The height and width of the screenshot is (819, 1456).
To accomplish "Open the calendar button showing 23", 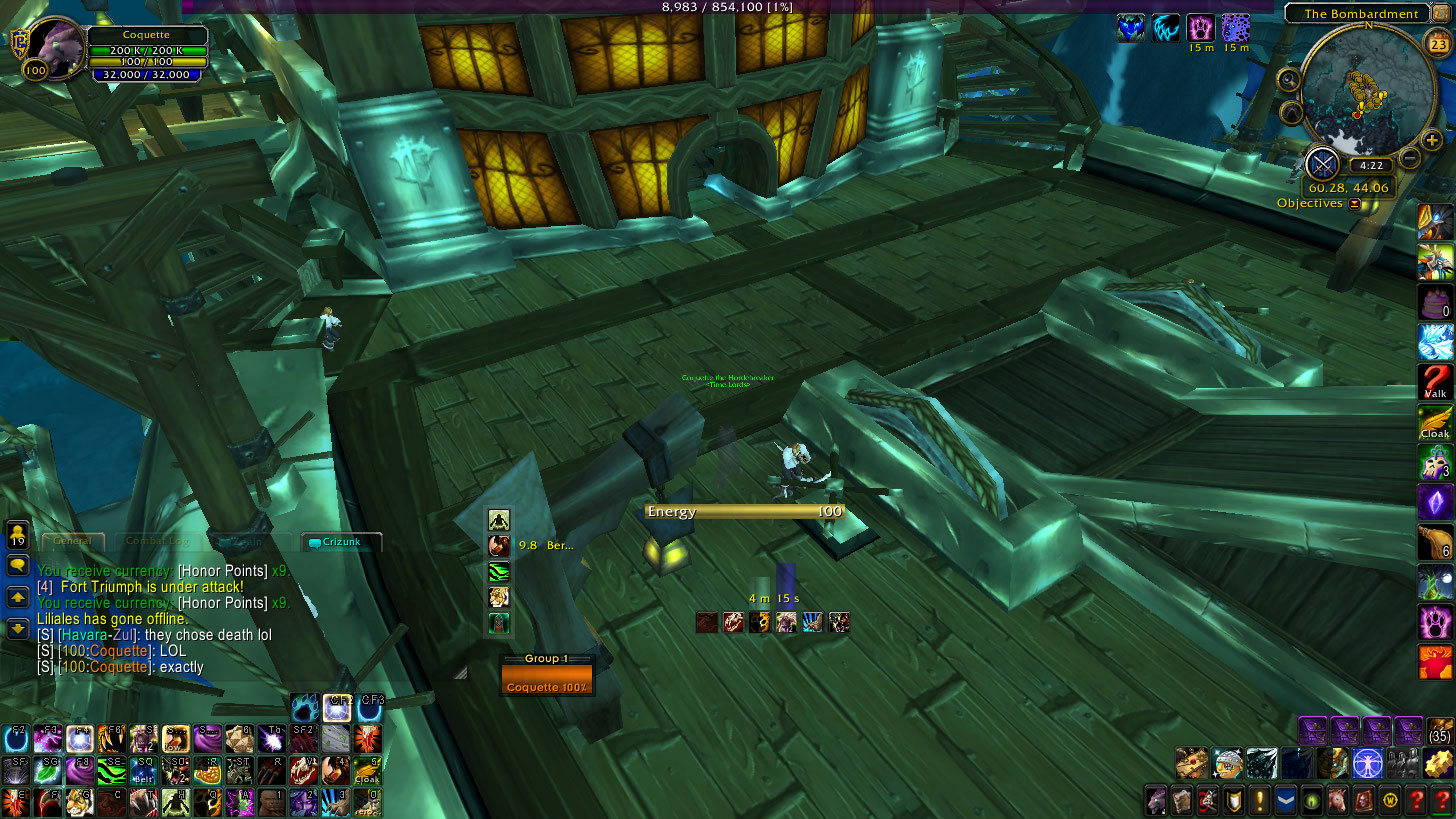I will click(1435, 41).
